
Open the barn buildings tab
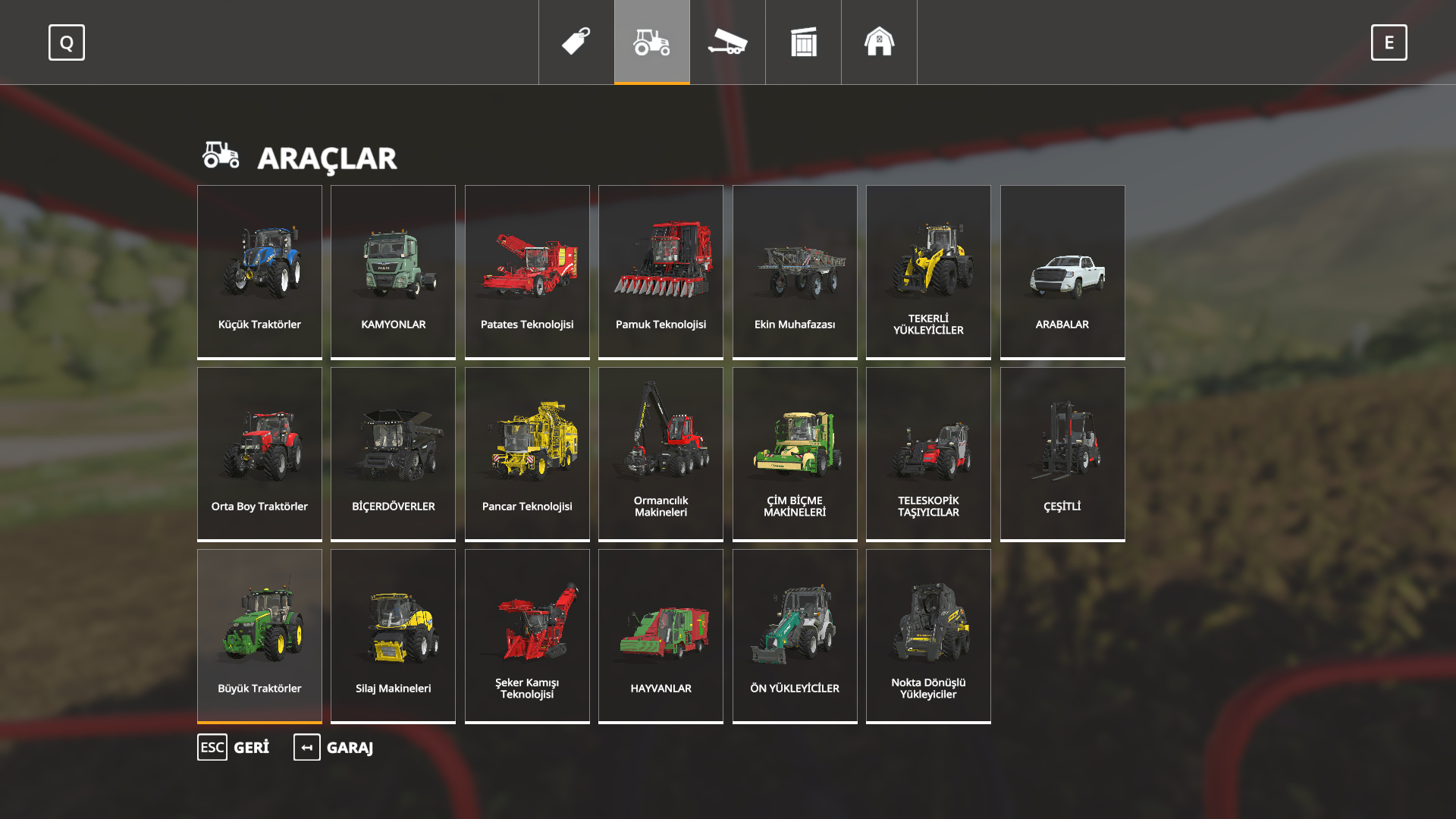tap(880, 42)
